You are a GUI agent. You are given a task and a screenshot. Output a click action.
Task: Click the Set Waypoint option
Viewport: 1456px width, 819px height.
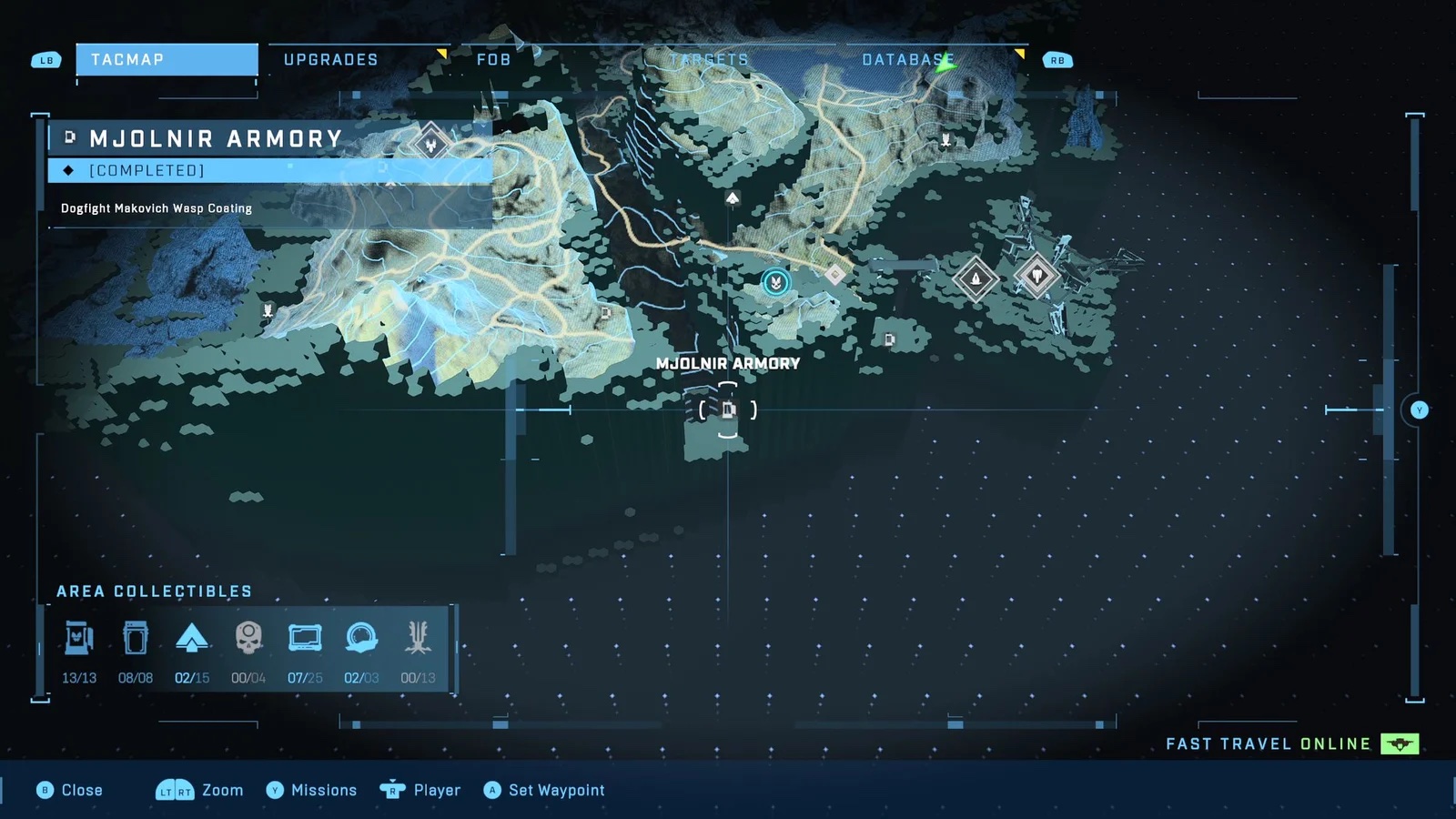[544, 790]
